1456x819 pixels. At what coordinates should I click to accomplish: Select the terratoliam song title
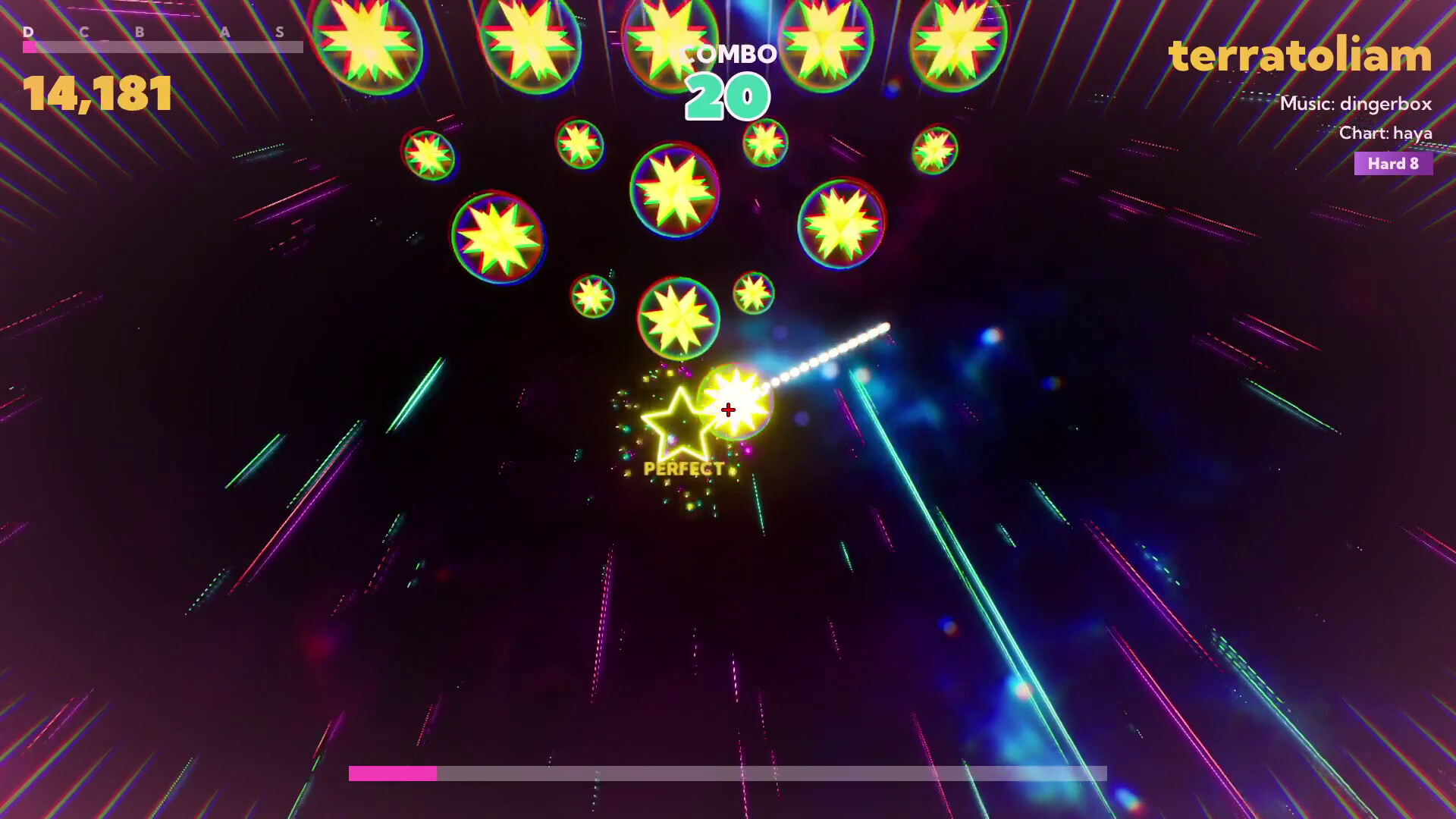coord(1298,55)
